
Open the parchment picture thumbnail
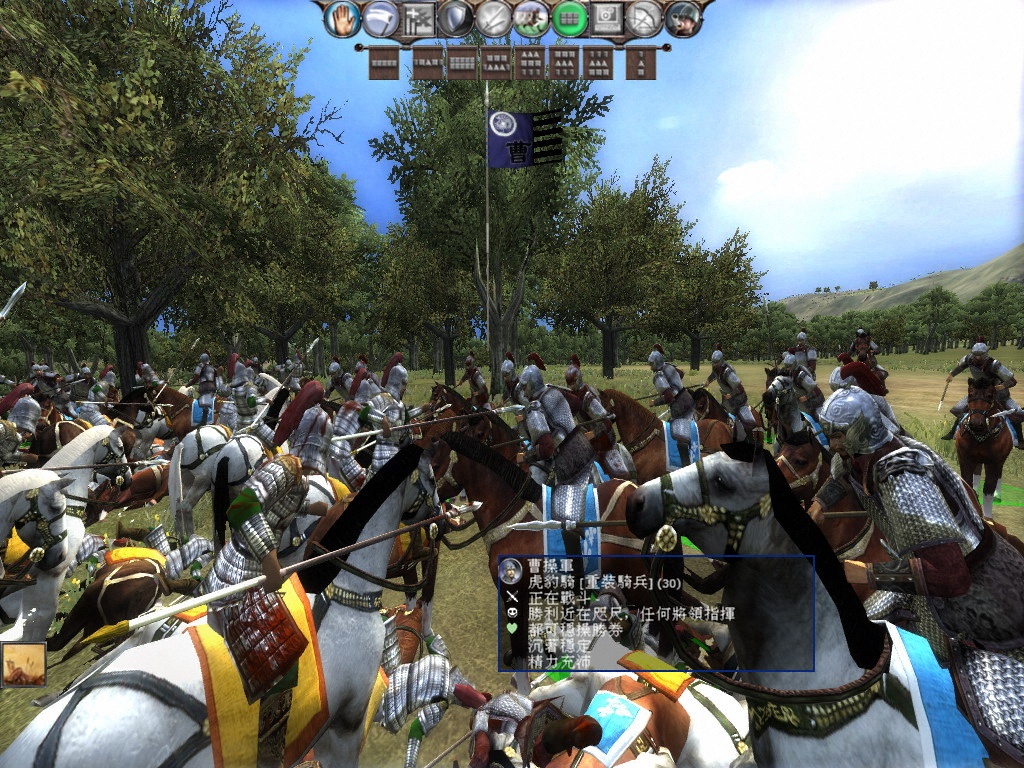23,663
